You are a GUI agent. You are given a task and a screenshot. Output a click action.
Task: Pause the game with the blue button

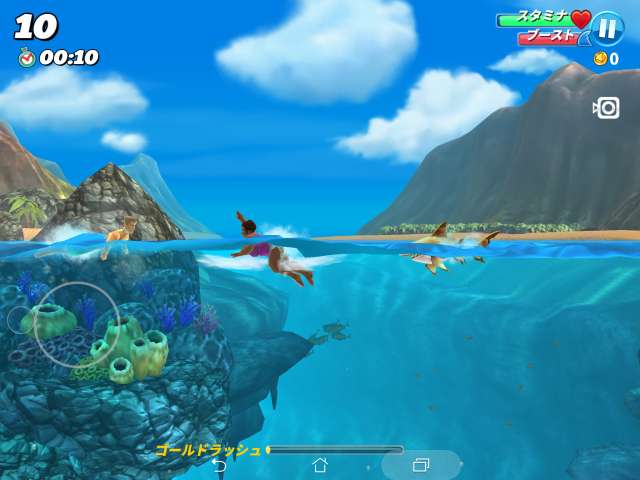(x=606, y=28)
